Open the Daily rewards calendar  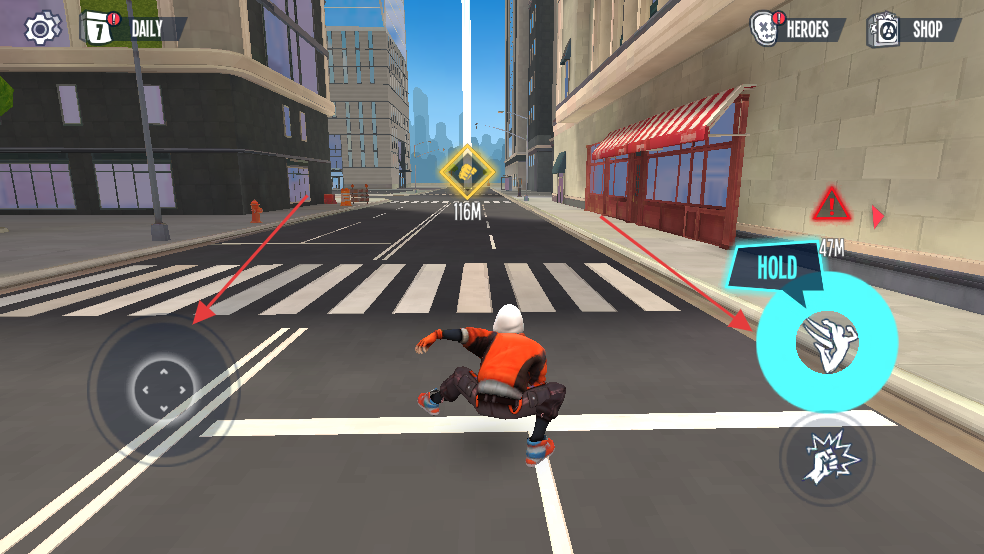[x=133, y=29]
